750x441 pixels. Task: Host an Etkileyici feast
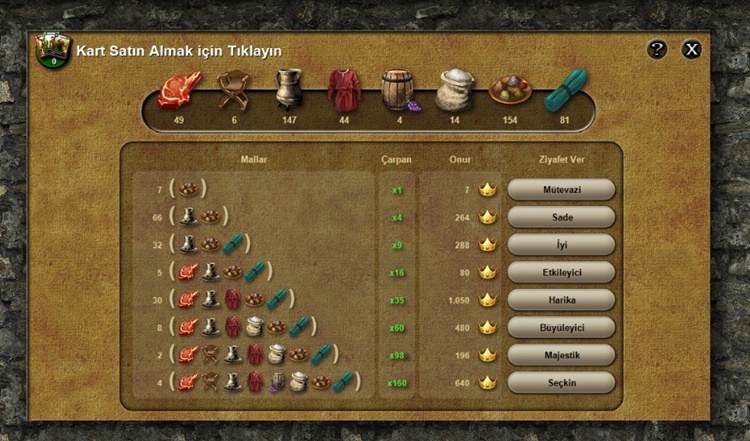[x=561, y=272]
